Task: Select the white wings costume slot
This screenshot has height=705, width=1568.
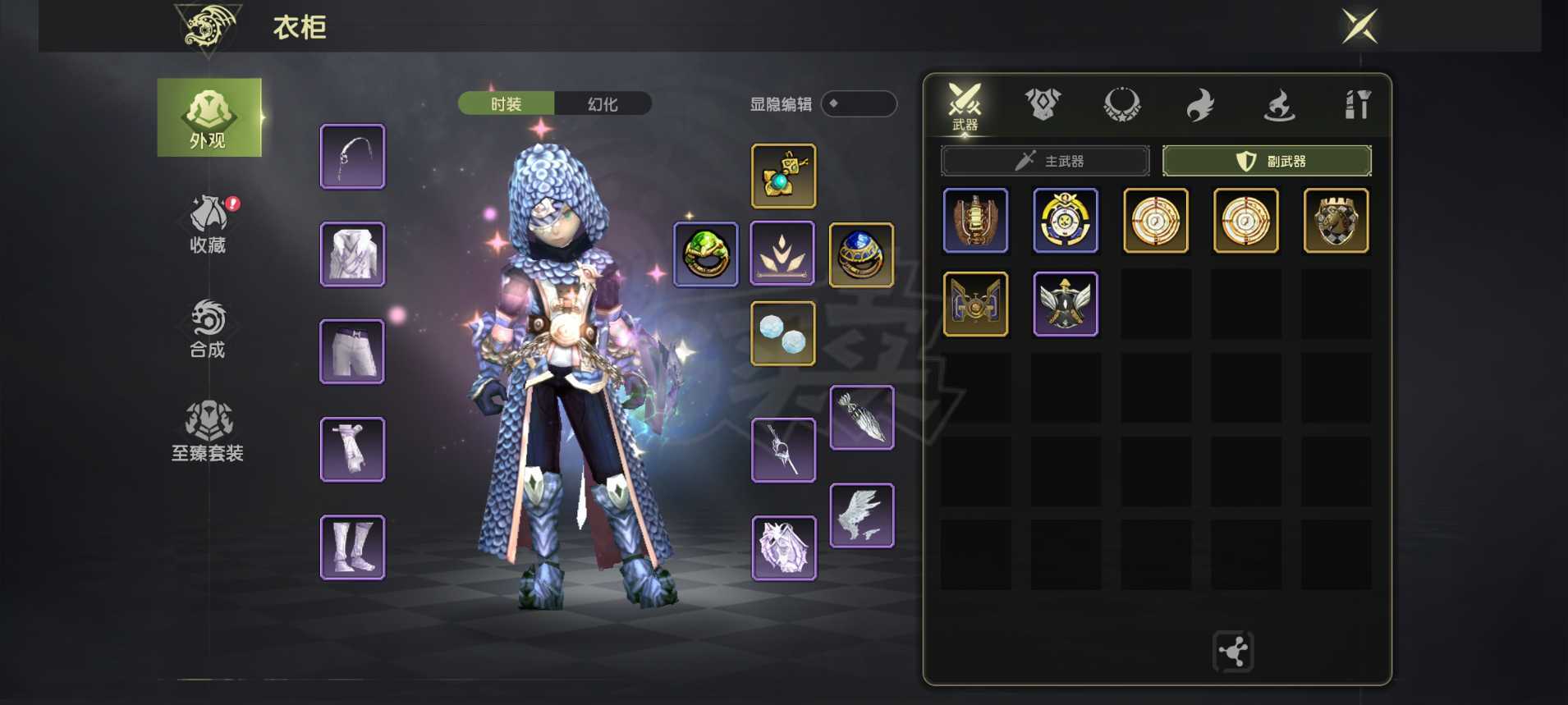Action: point(861,515)
